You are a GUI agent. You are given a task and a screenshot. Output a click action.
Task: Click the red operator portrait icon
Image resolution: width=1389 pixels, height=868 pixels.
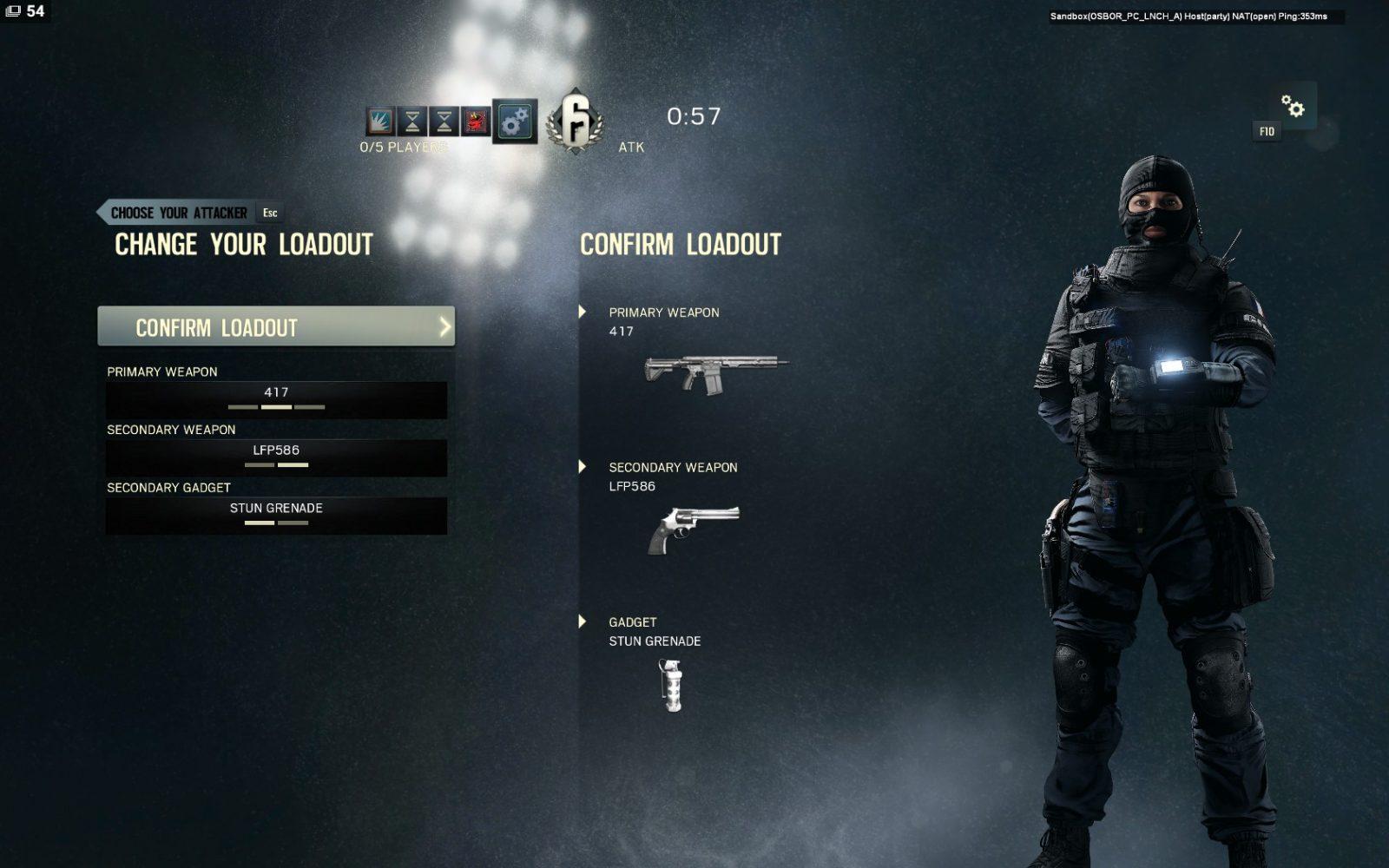click(x=476, y=122)
